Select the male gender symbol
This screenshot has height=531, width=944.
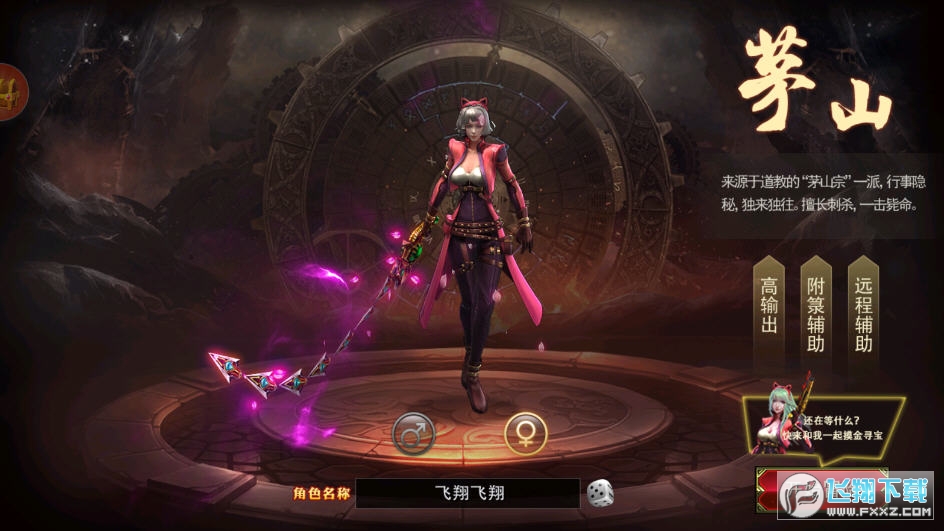point(412,431)
